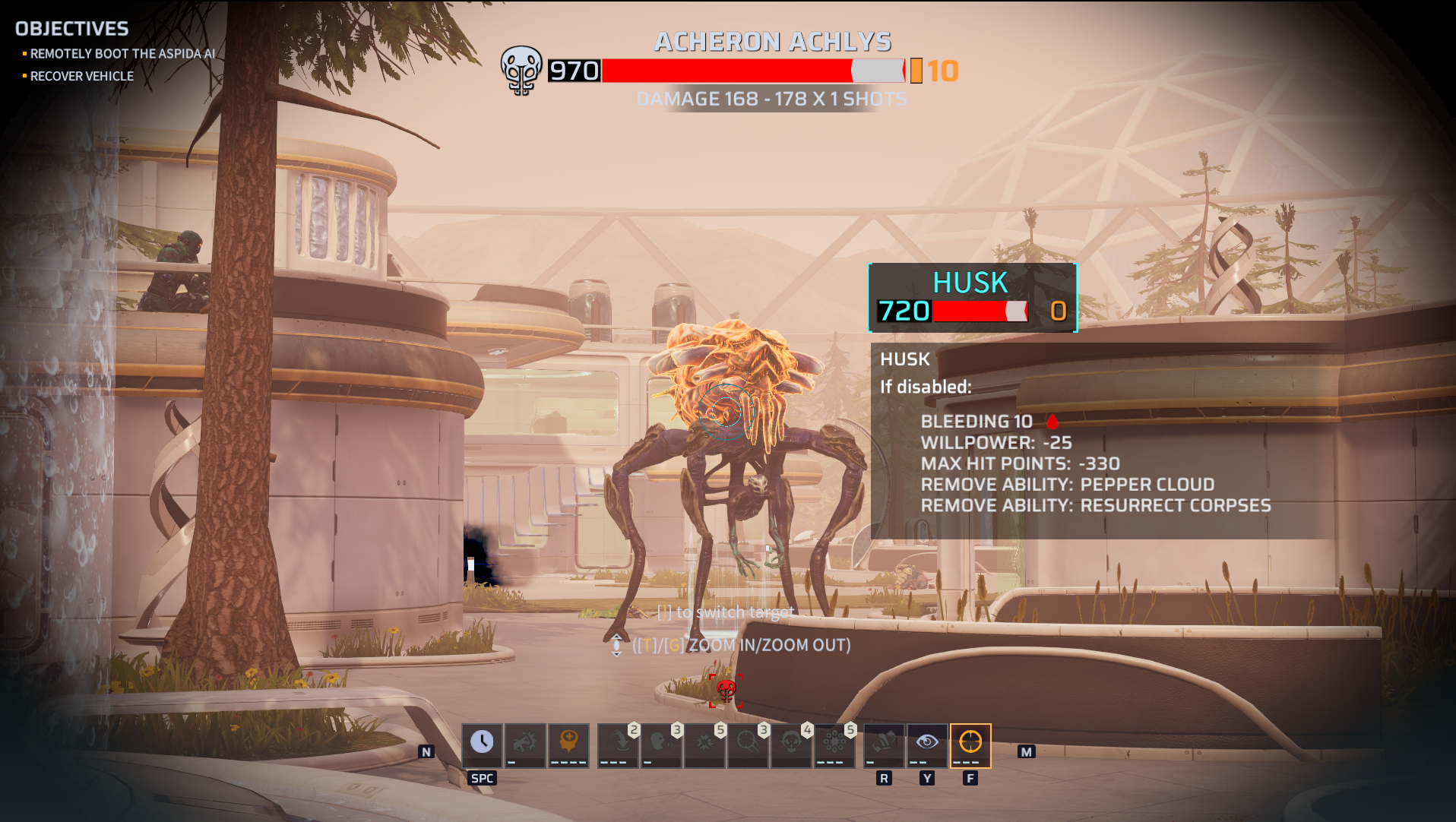Activate the shouting head ability

coord(661,742)
